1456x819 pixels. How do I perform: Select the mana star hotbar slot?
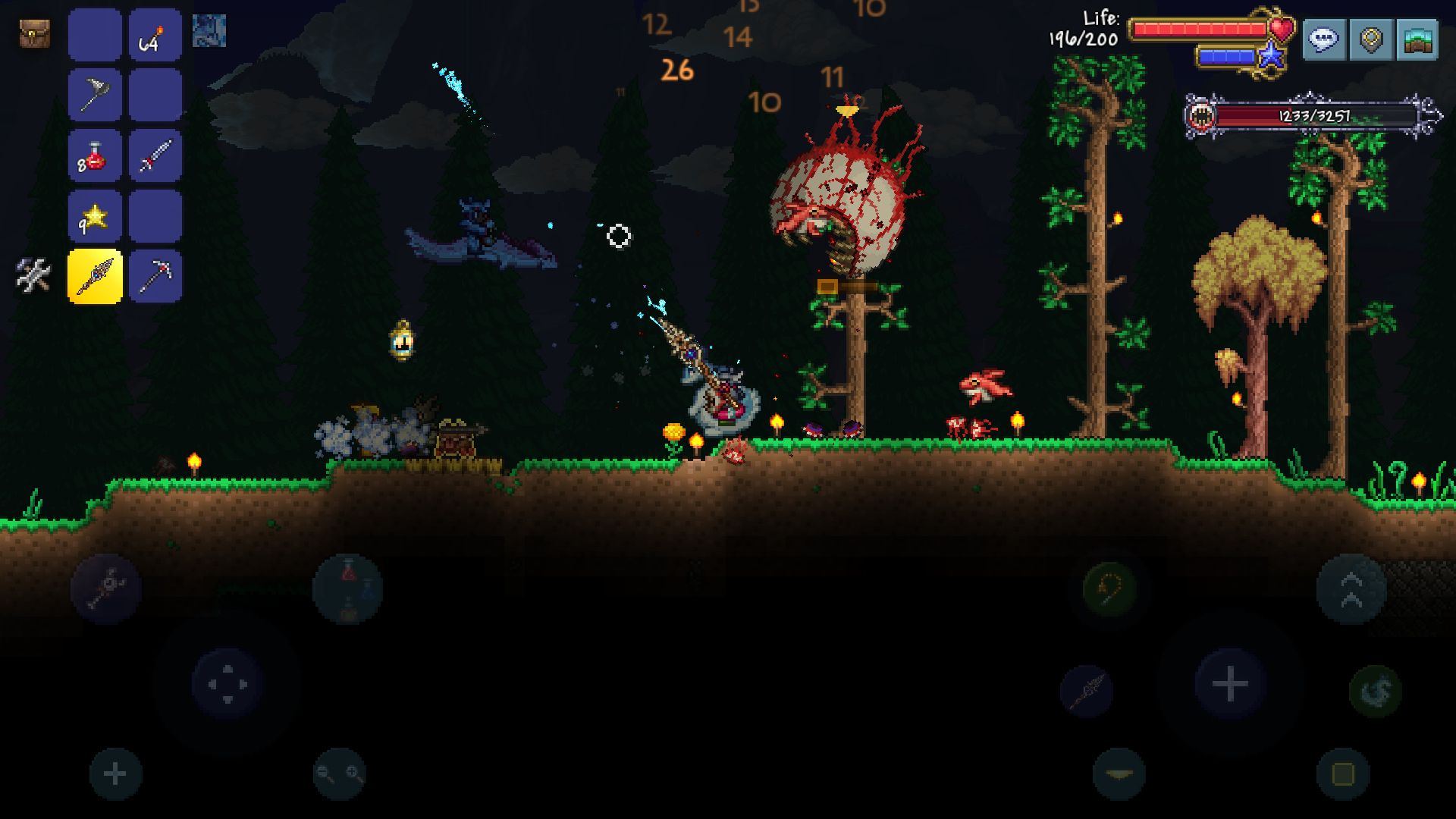click(93, 215)
